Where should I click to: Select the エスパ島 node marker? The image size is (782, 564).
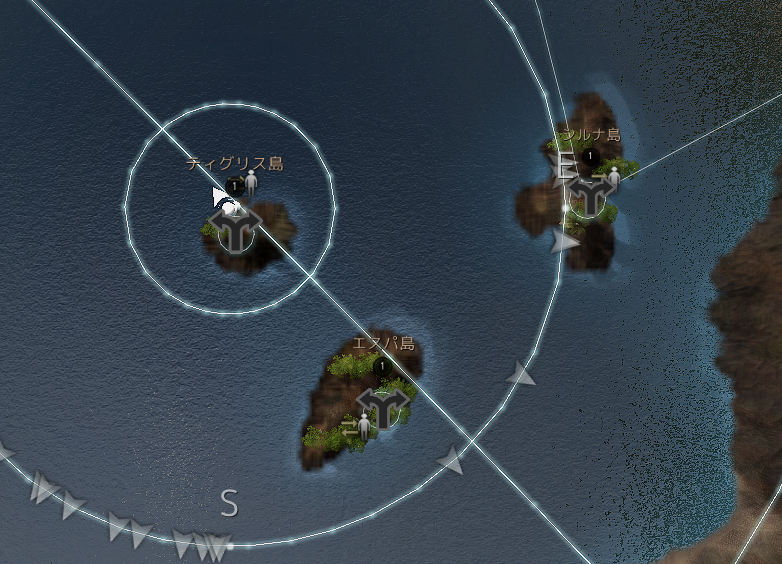[x=381, y=405]
